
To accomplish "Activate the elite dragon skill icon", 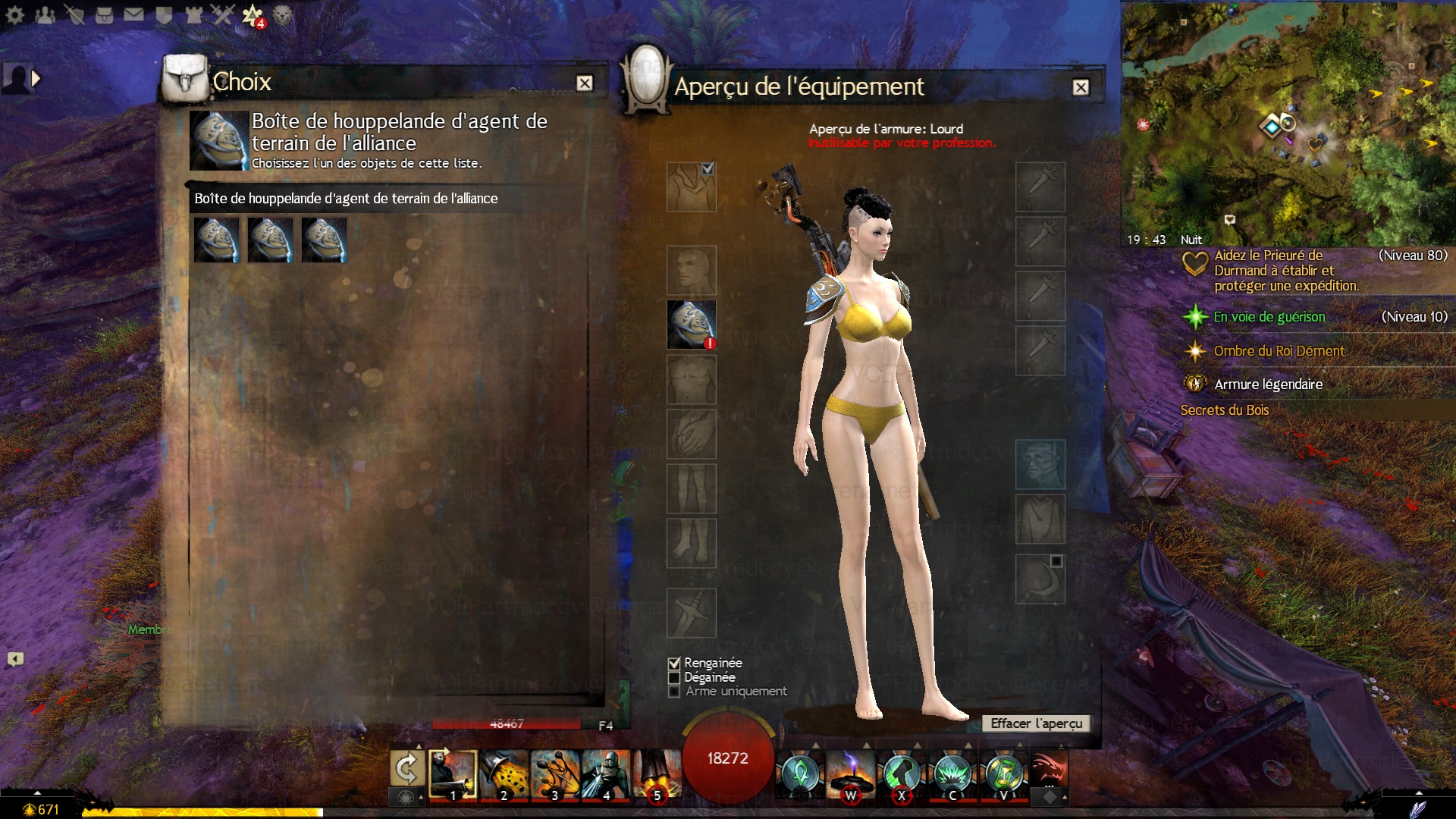I will click(1049, 769).
